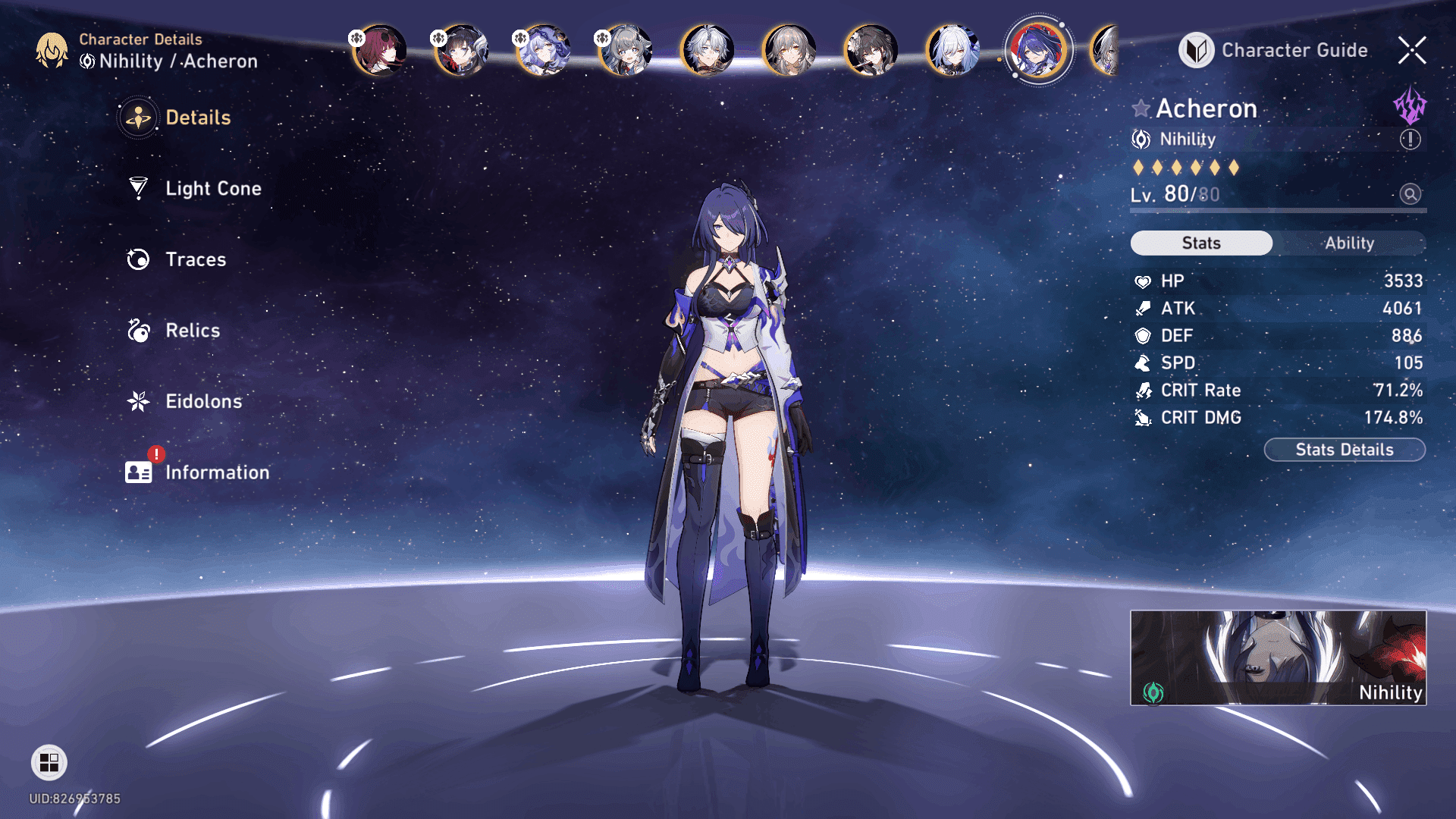The width and height of the screenshot is (1456, 819).
Task: Open the Information entry with red alert
Action: tap(216, 472)
